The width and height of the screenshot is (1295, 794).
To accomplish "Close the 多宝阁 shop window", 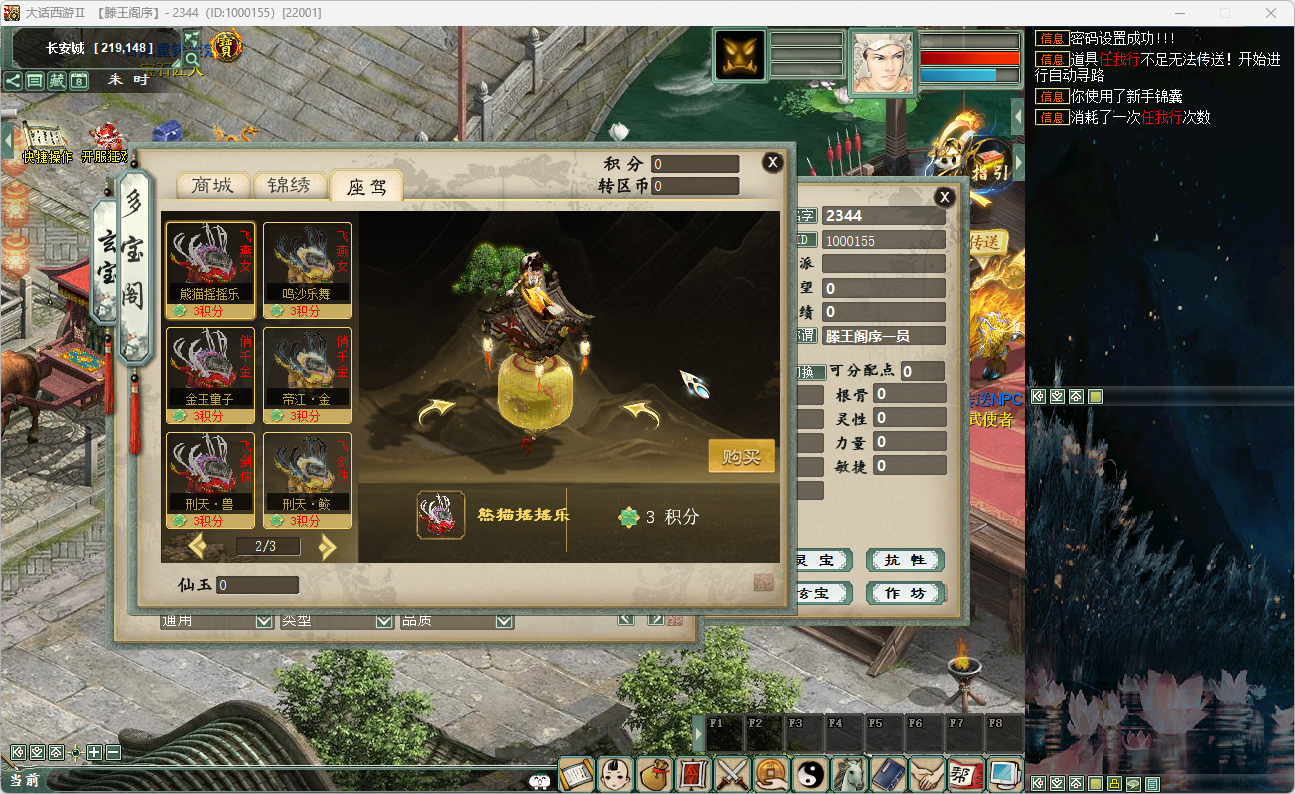I will [x=772, y=162].
